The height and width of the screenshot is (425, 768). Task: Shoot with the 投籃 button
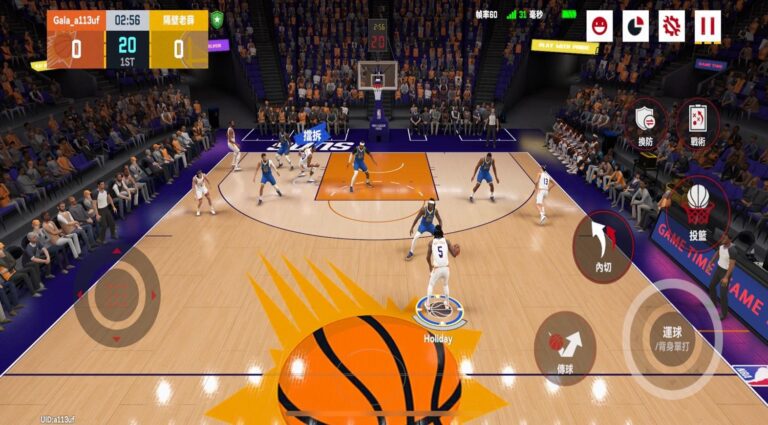point(698,209)
